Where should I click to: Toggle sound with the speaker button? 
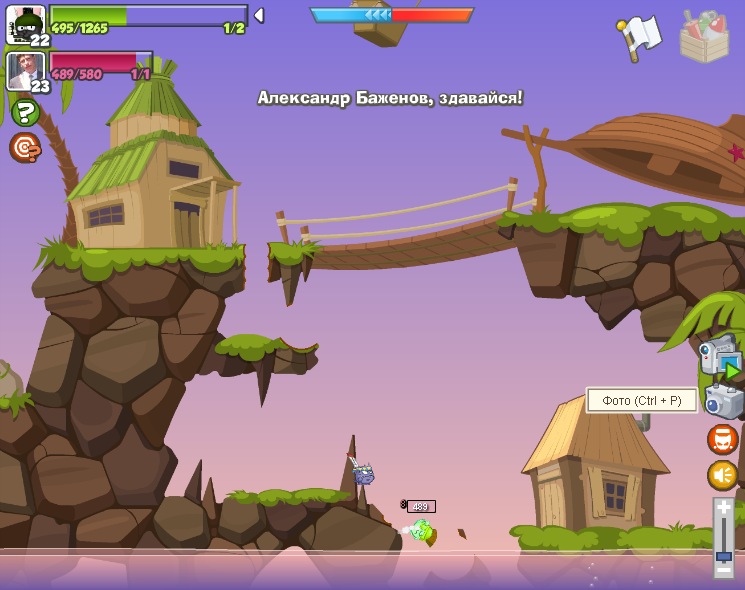click(x=723, y=475)
